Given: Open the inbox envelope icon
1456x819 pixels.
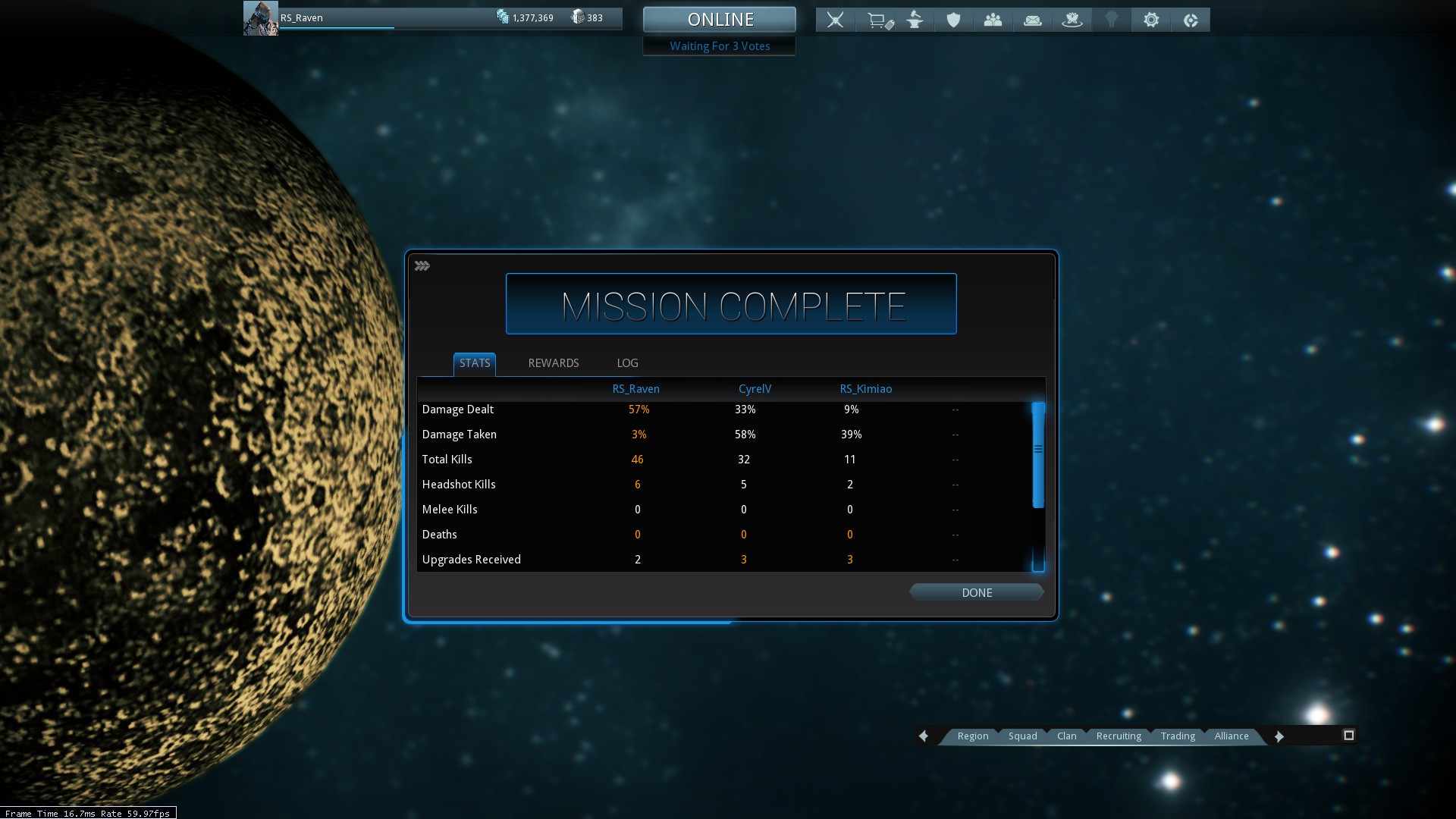Looking at the screenshot, I should coord(1032,20).
